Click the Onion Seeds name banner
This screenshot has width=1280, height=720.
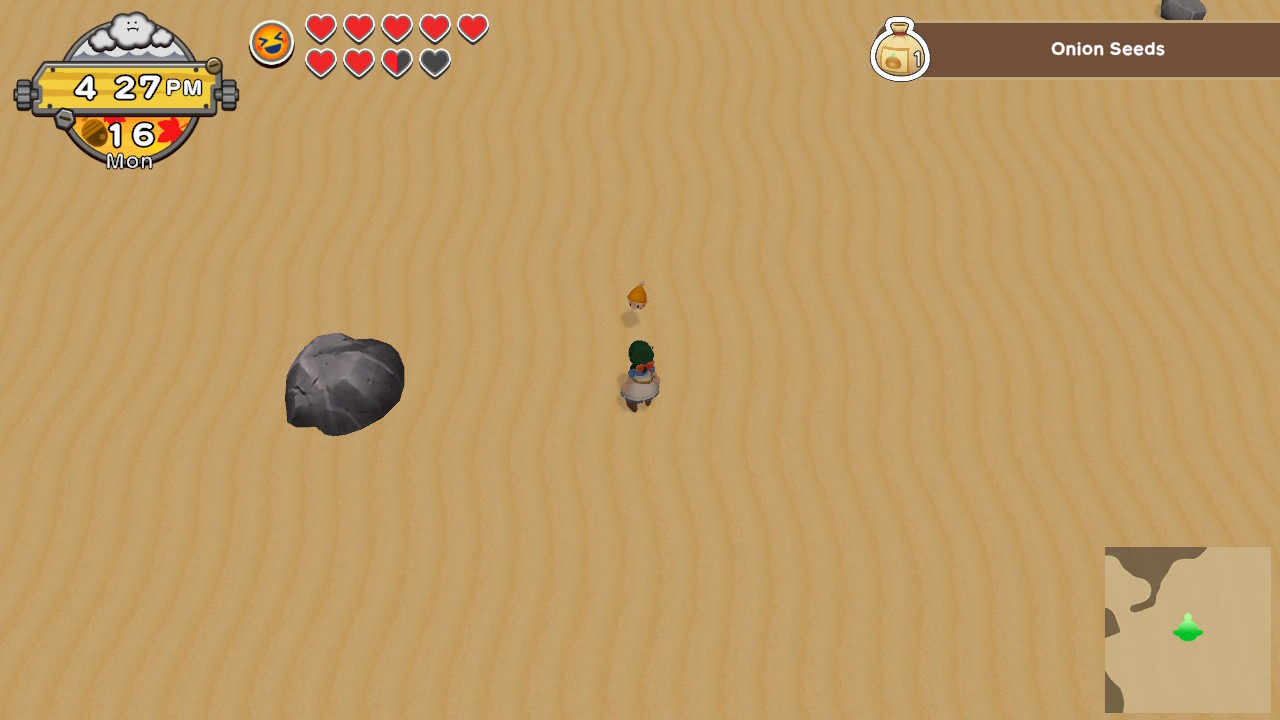pyautogui.click(x=1106, y=48)
